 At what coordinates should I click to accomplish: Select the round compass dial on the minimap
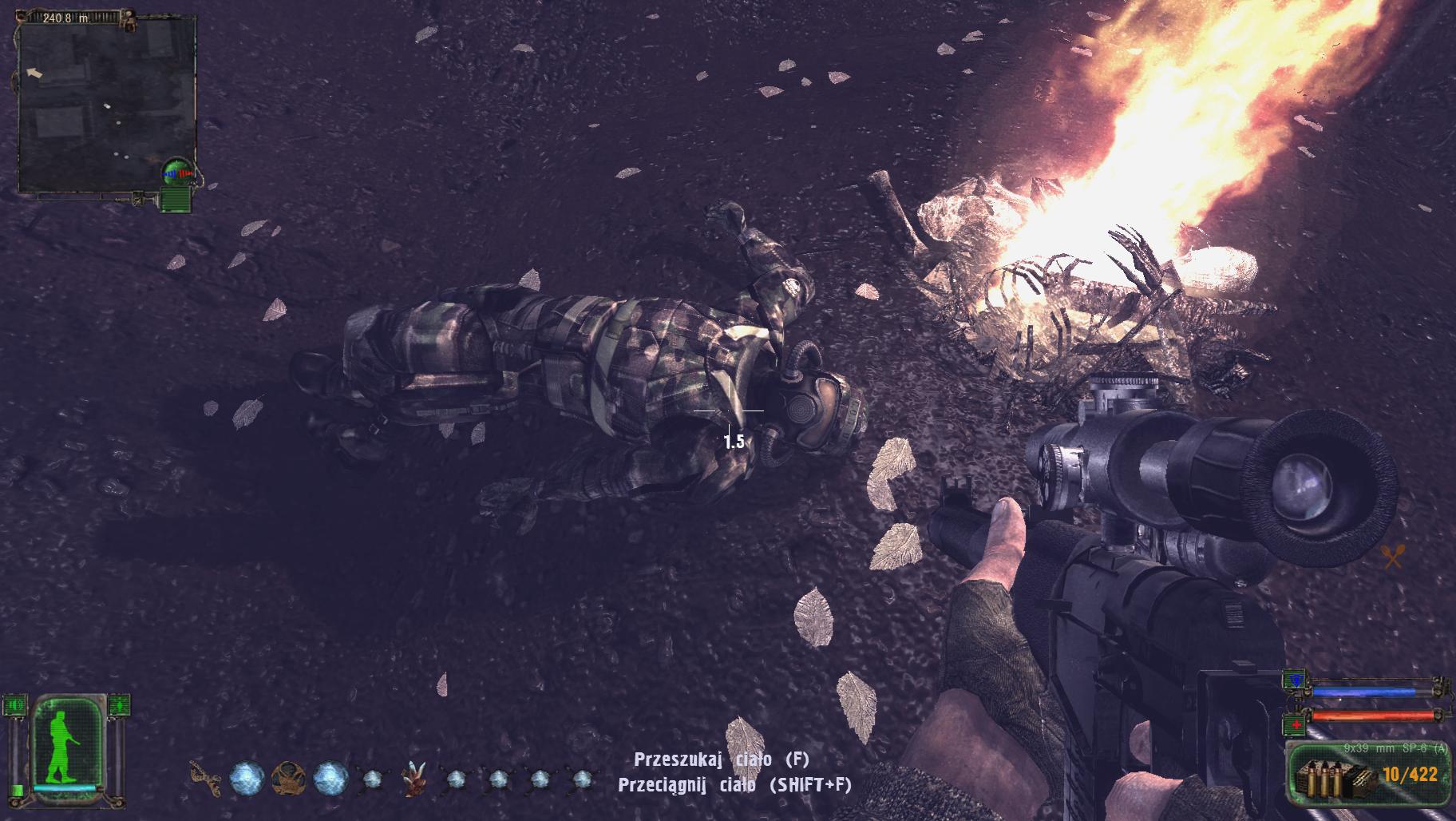click(x=176, y=171)
